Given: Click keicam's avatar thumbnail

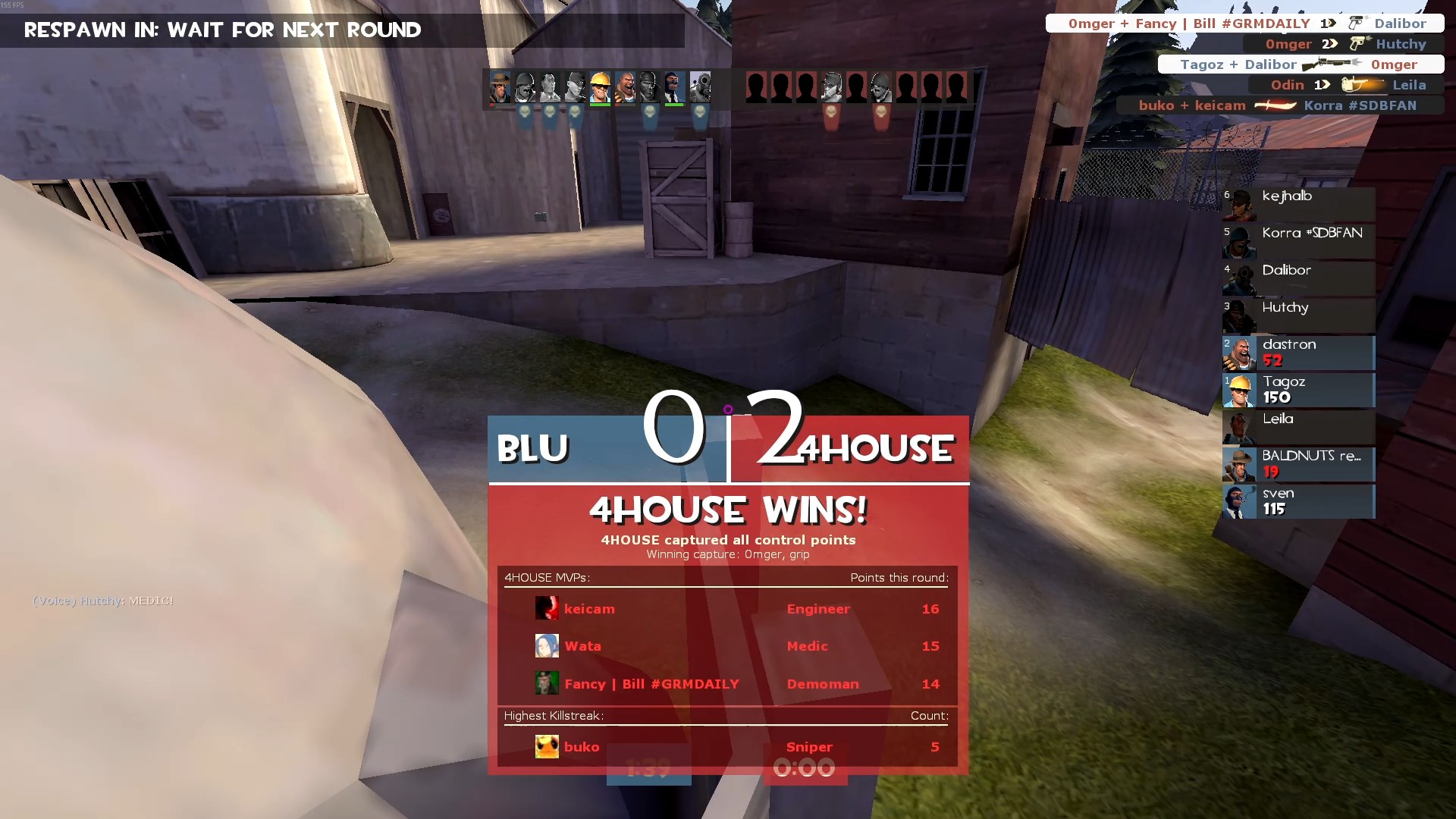Looking at the screenshot, I should point(547,608).
